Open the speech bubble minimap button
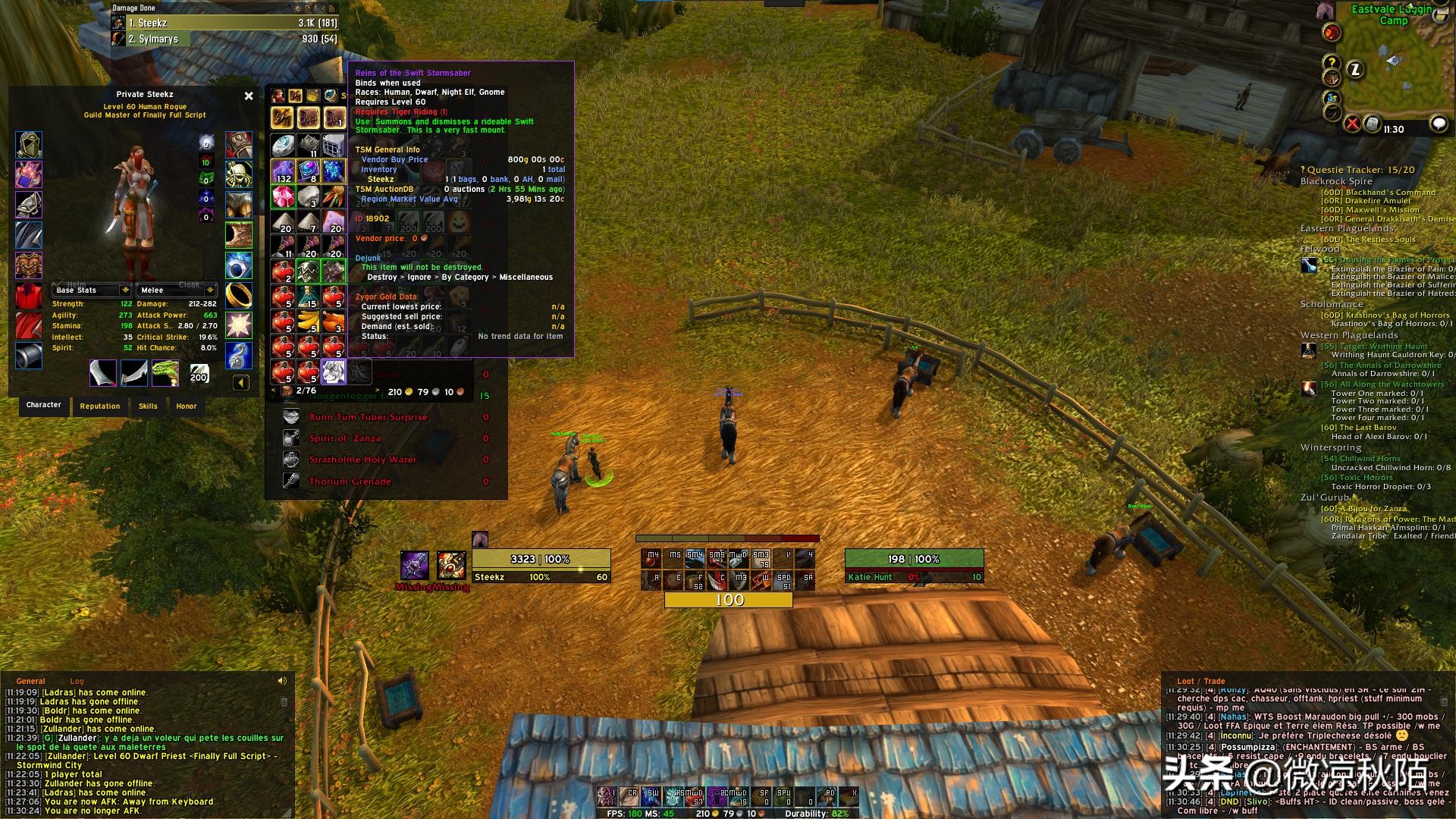The width and height of the screenshot is (1456, 819). click(1438, 124)
